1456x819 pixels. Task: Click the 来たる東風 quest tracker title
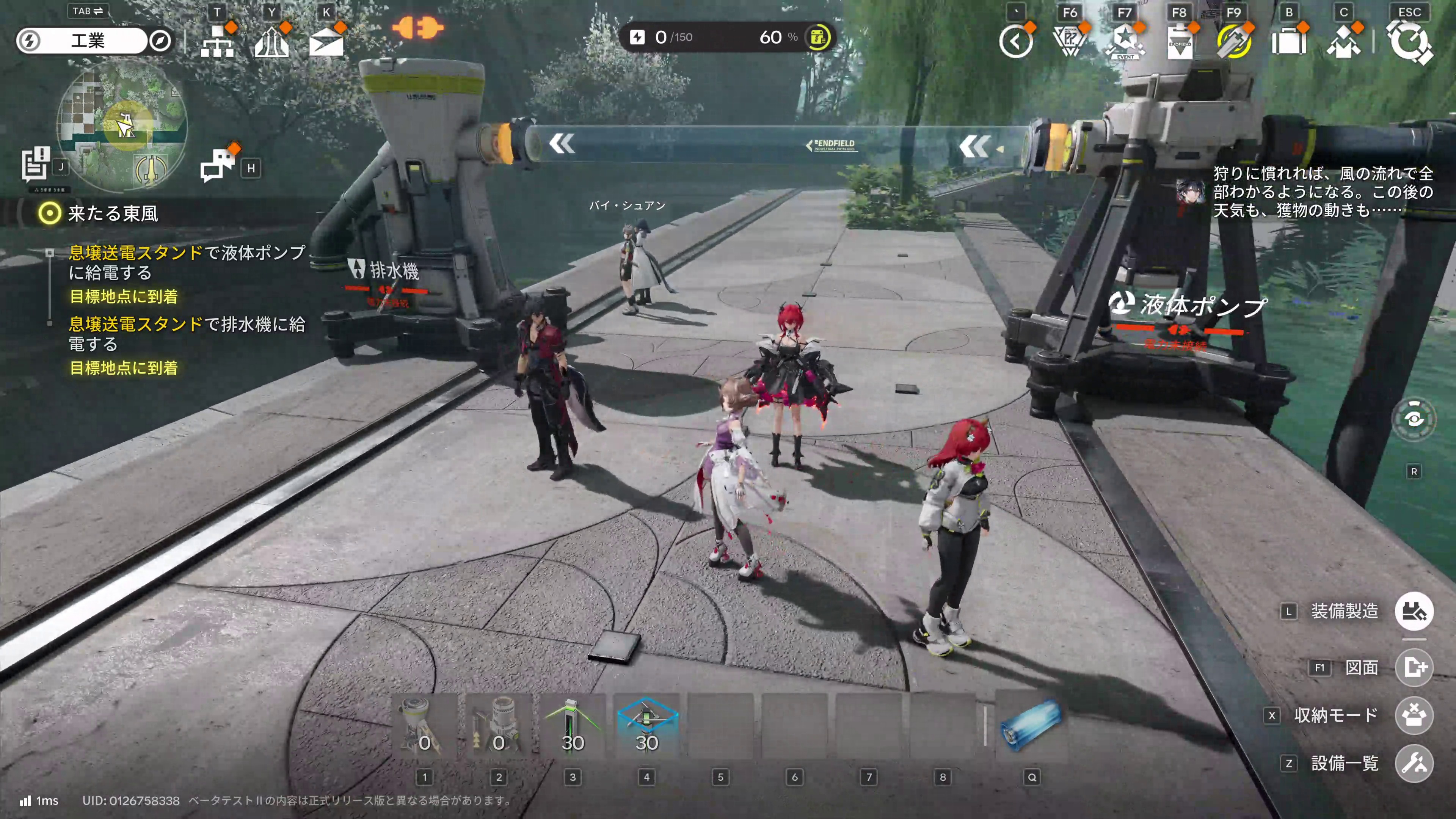click(113, 213)
